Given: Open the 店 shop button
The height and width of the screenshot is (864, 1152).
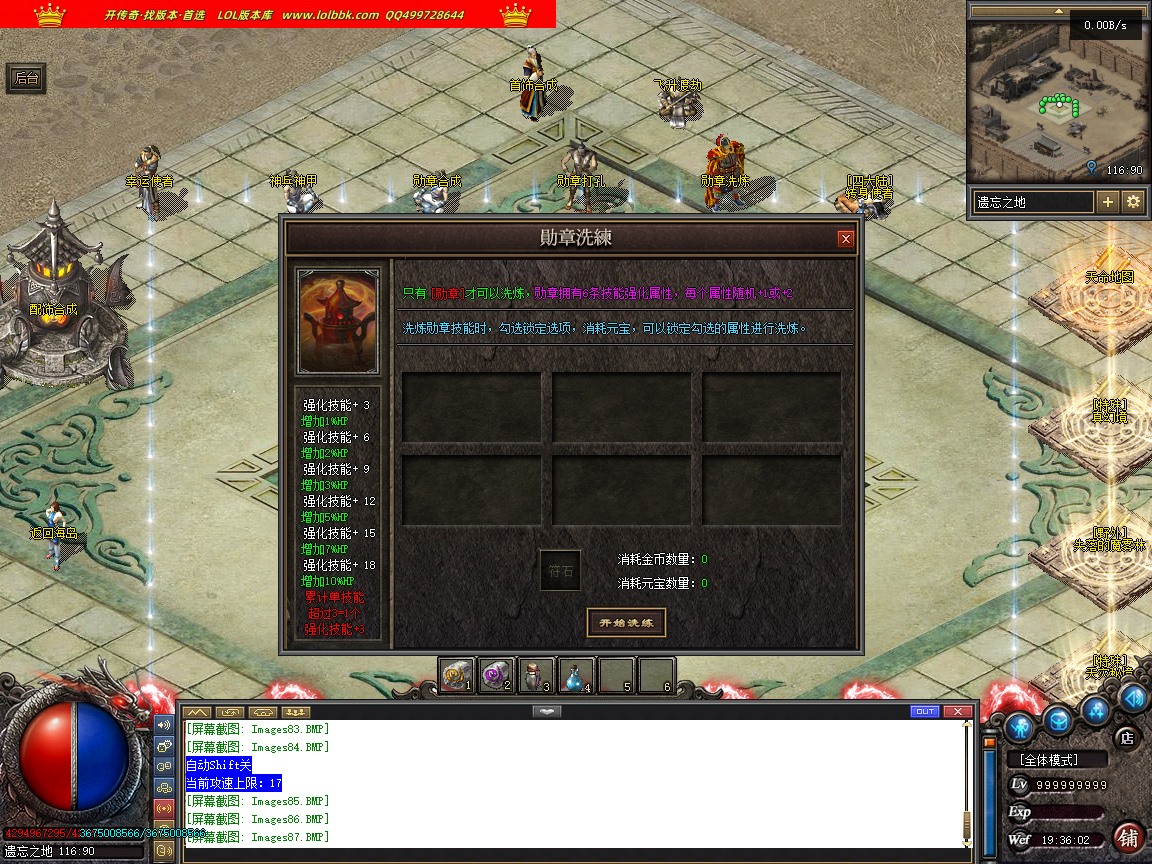Looking at the screenshot, I should pyautogui.click(x=1126, y=738).
